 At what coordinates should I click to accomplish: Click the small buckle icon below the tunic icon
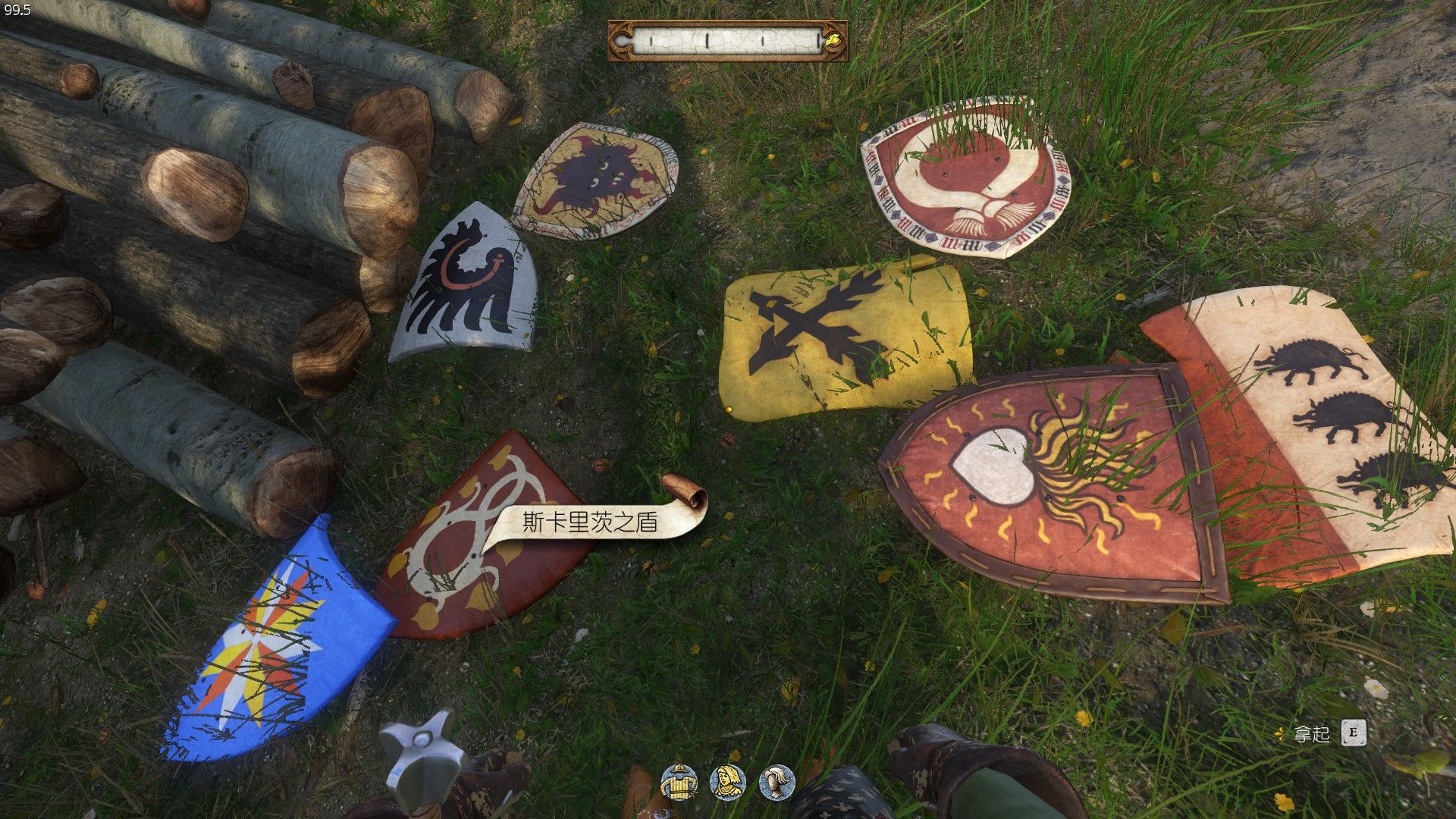tap(661, 814)
